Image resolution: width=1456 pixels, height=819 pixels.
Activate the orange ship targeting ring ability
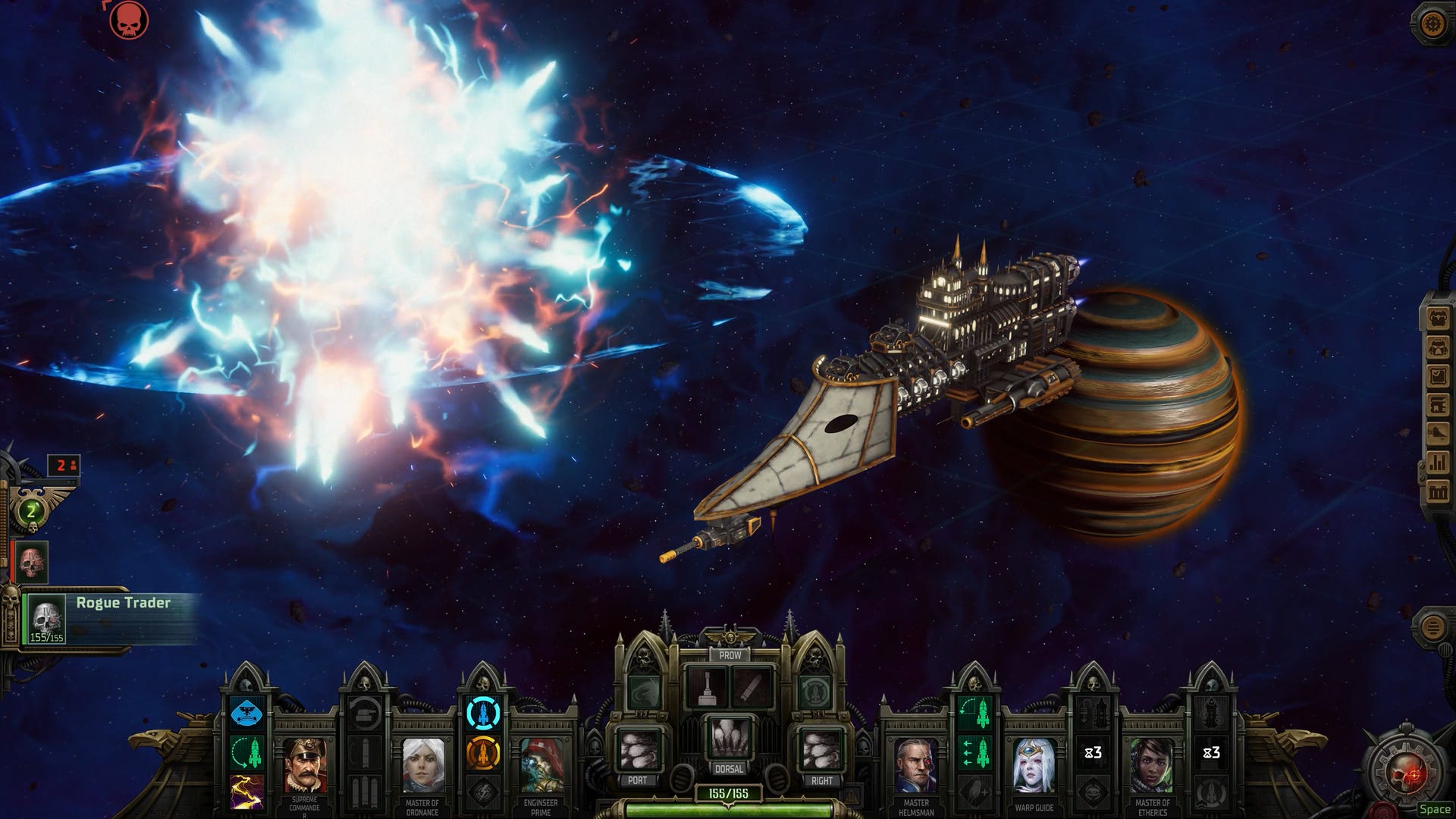pos(482,752)
